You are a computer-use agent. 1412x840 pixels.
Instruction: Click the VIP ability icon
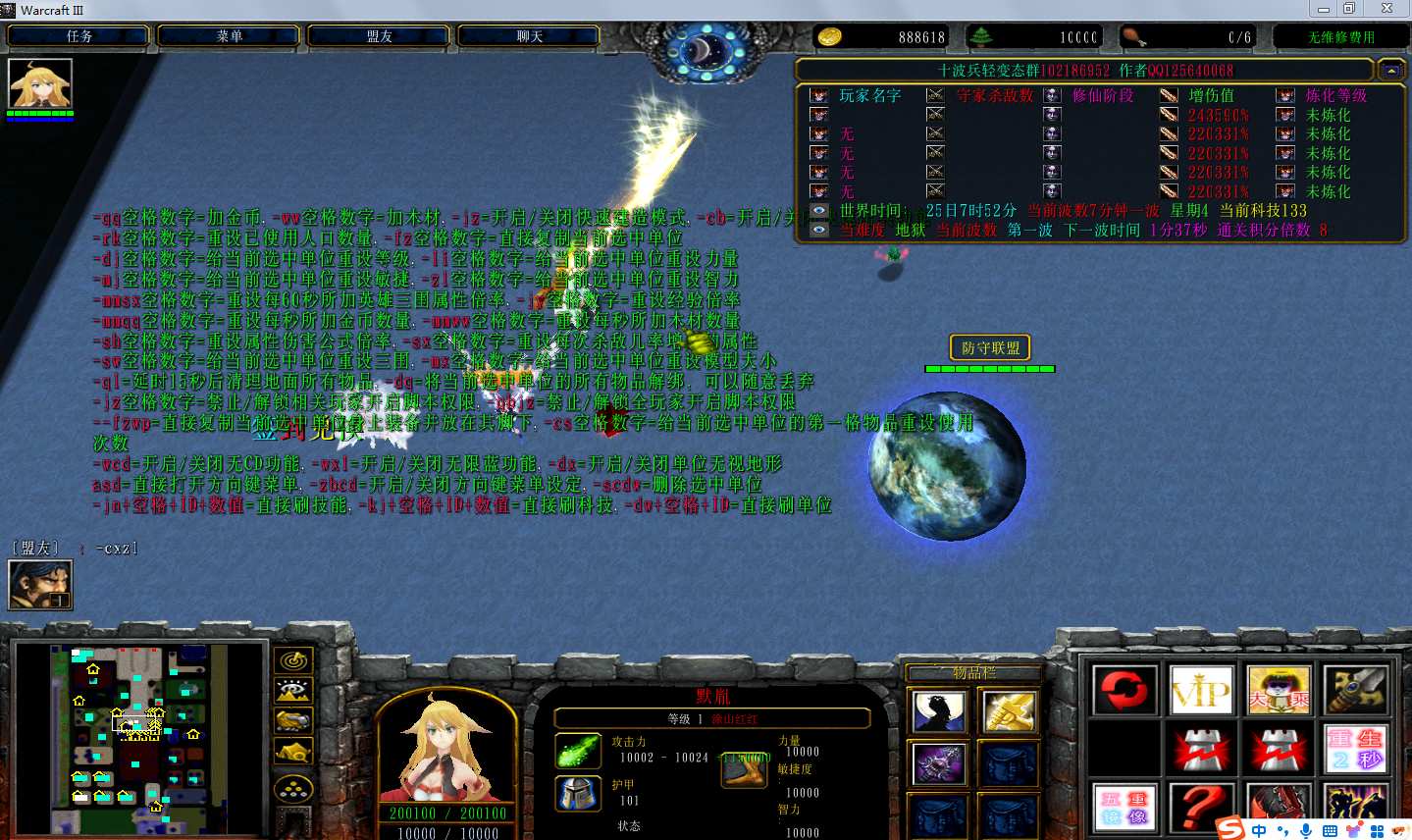click(1202, 690)
